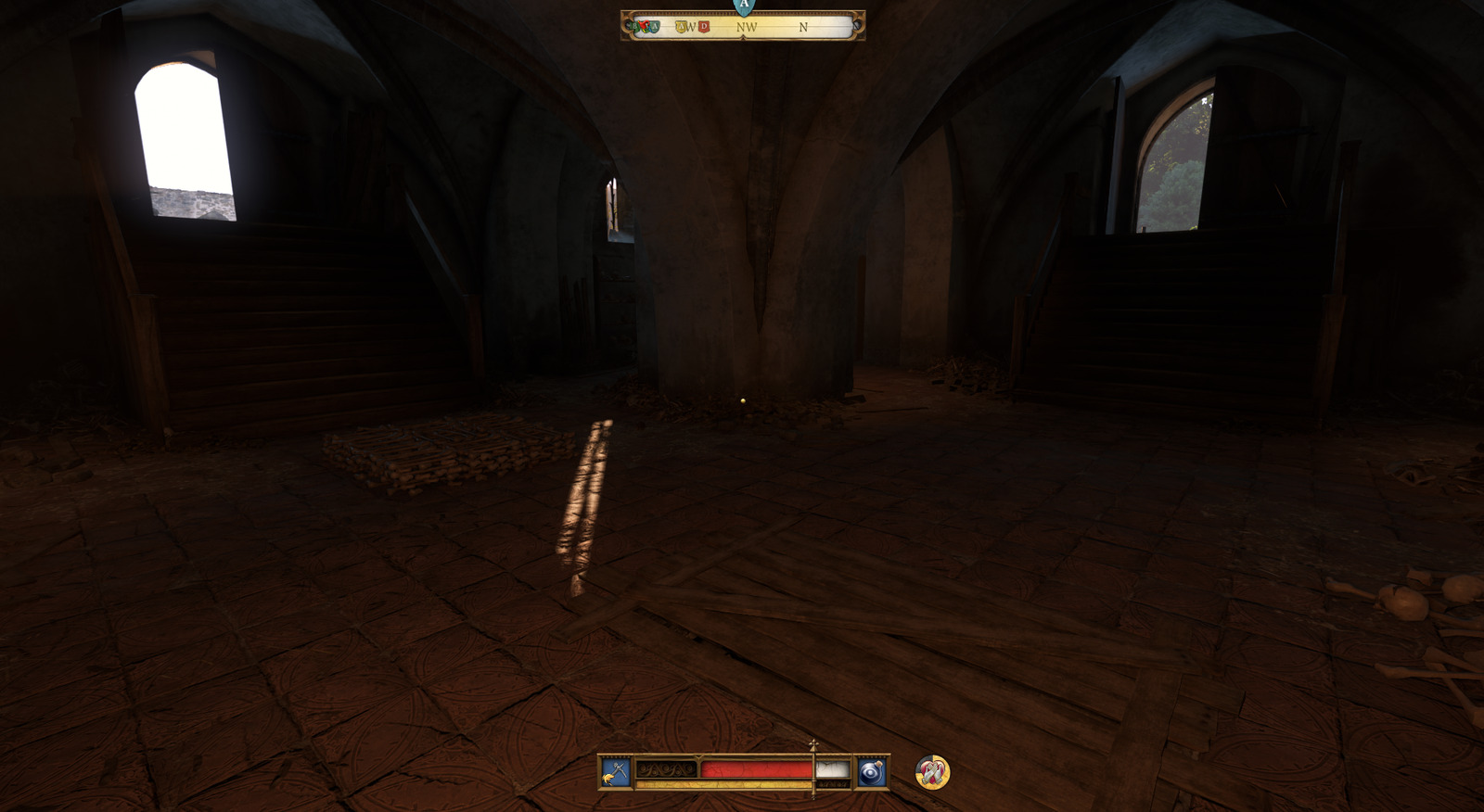1484x812 pixels.
Task: Select the yellow shield badge labeled A
Action: coord(682,27)
